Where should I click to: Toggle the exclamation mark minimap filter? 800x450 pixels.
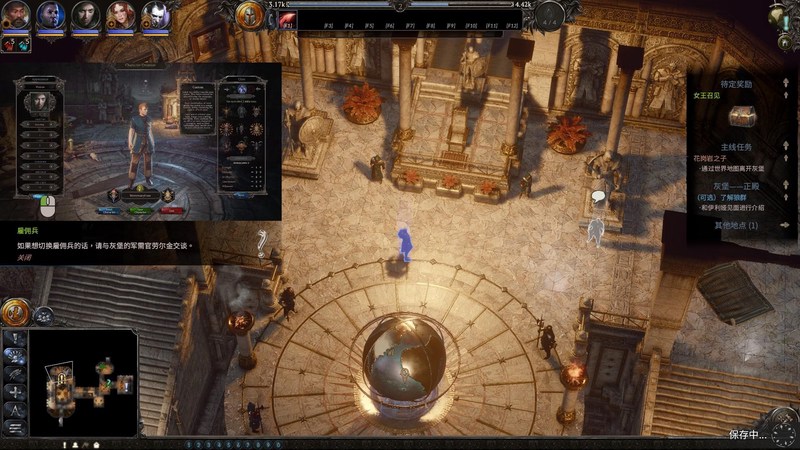pyautogui.click(x=15, y=339)
